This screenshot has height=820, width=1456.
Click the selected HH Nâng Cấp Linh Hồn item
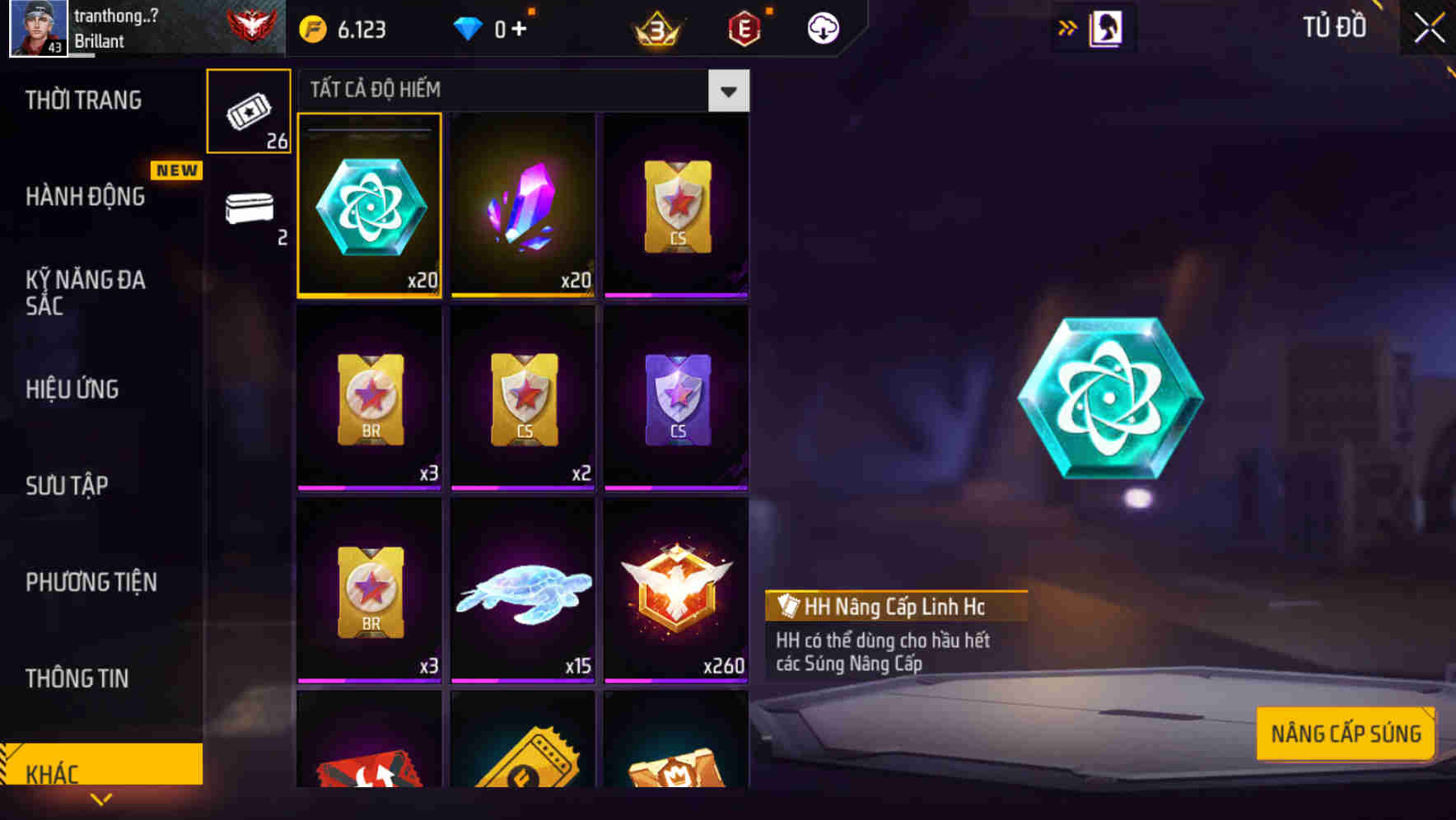pos(369,206)
